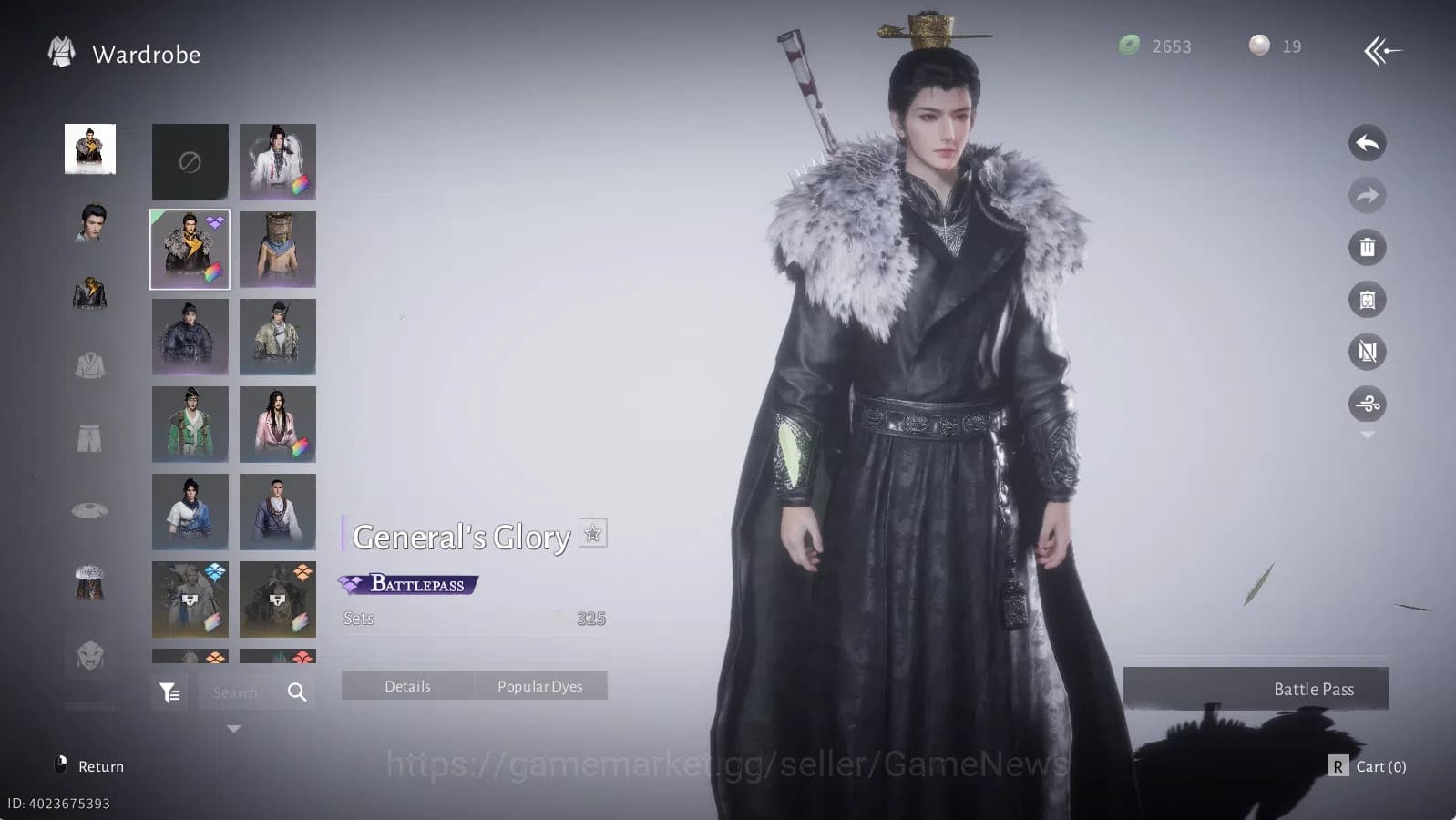Switch to the Popular Dyes tab

[540, 686]
